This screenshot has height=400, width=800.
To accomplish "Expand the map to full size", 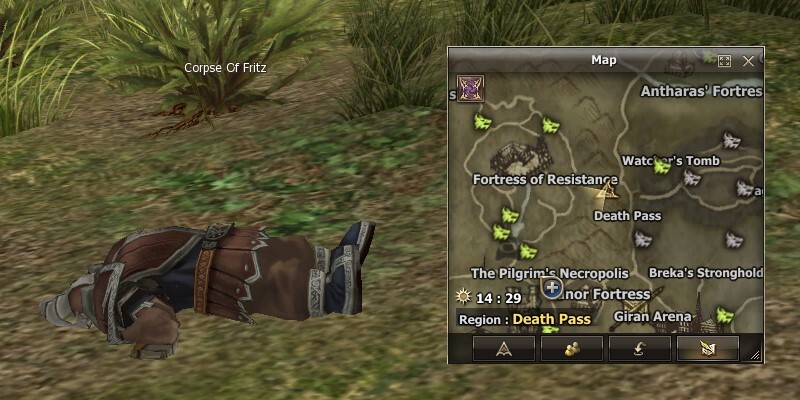I will click(x=725, y=61).
